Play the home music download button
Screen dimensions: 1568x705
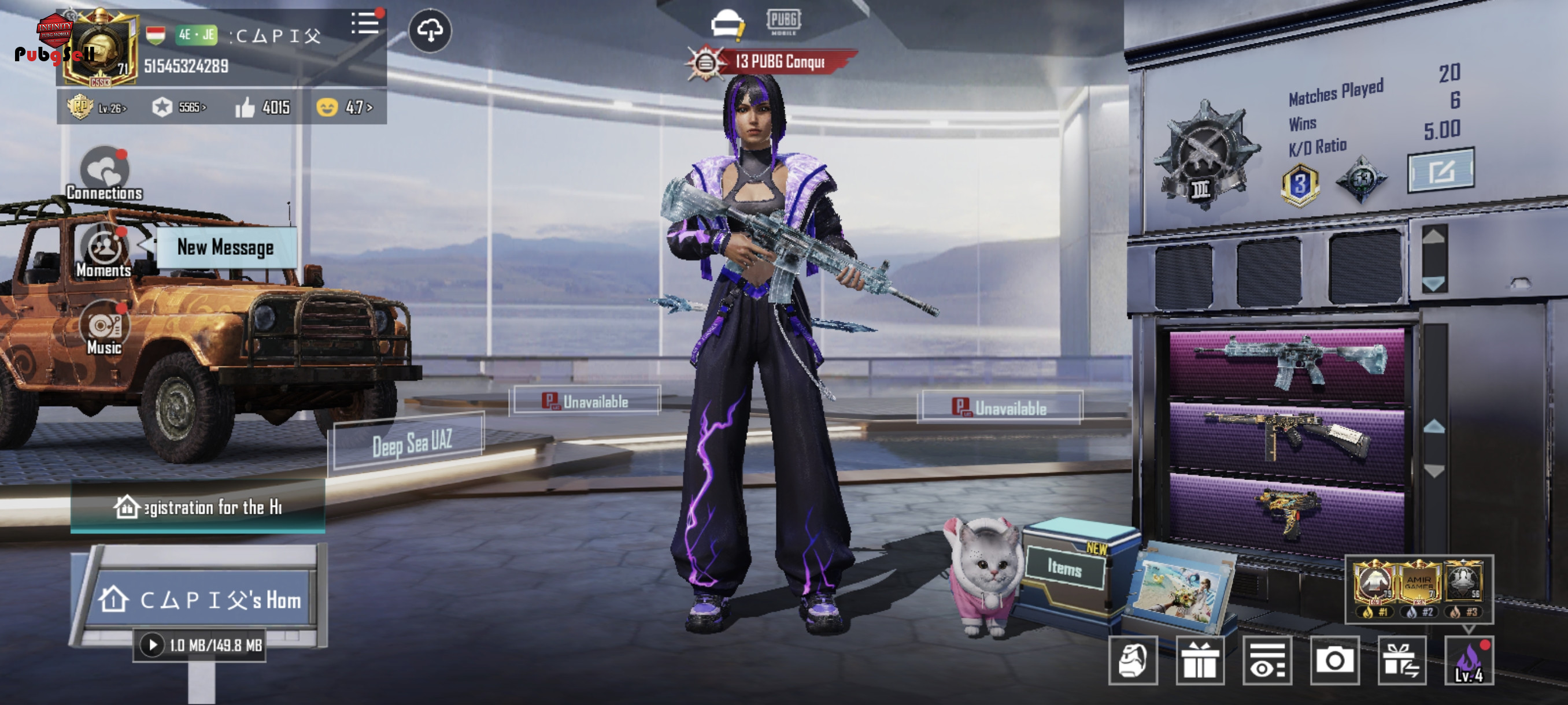[x=152, y=645]
